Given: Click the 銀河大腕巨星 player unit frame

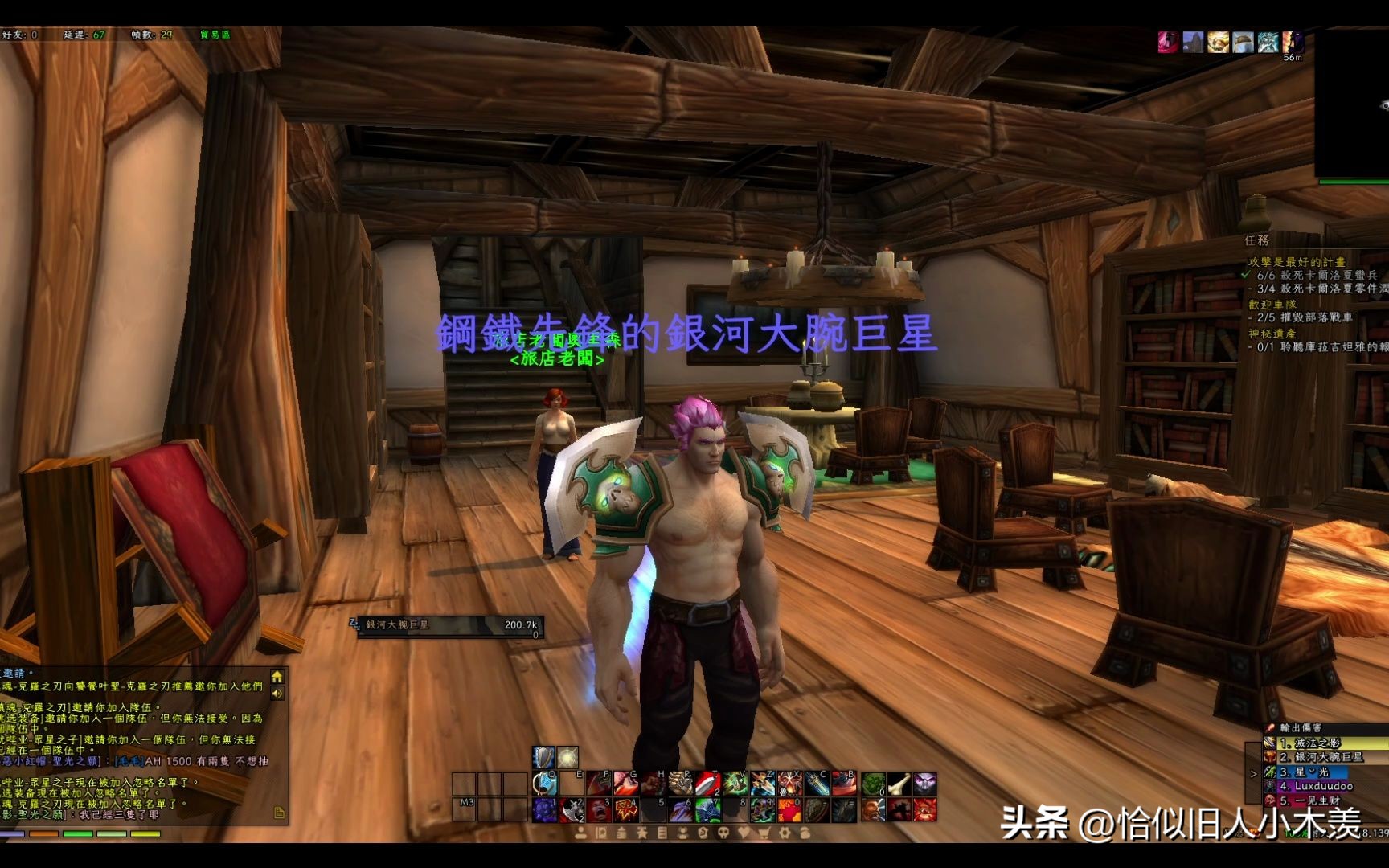Looking at the screenshot, I should coord(450,626).
